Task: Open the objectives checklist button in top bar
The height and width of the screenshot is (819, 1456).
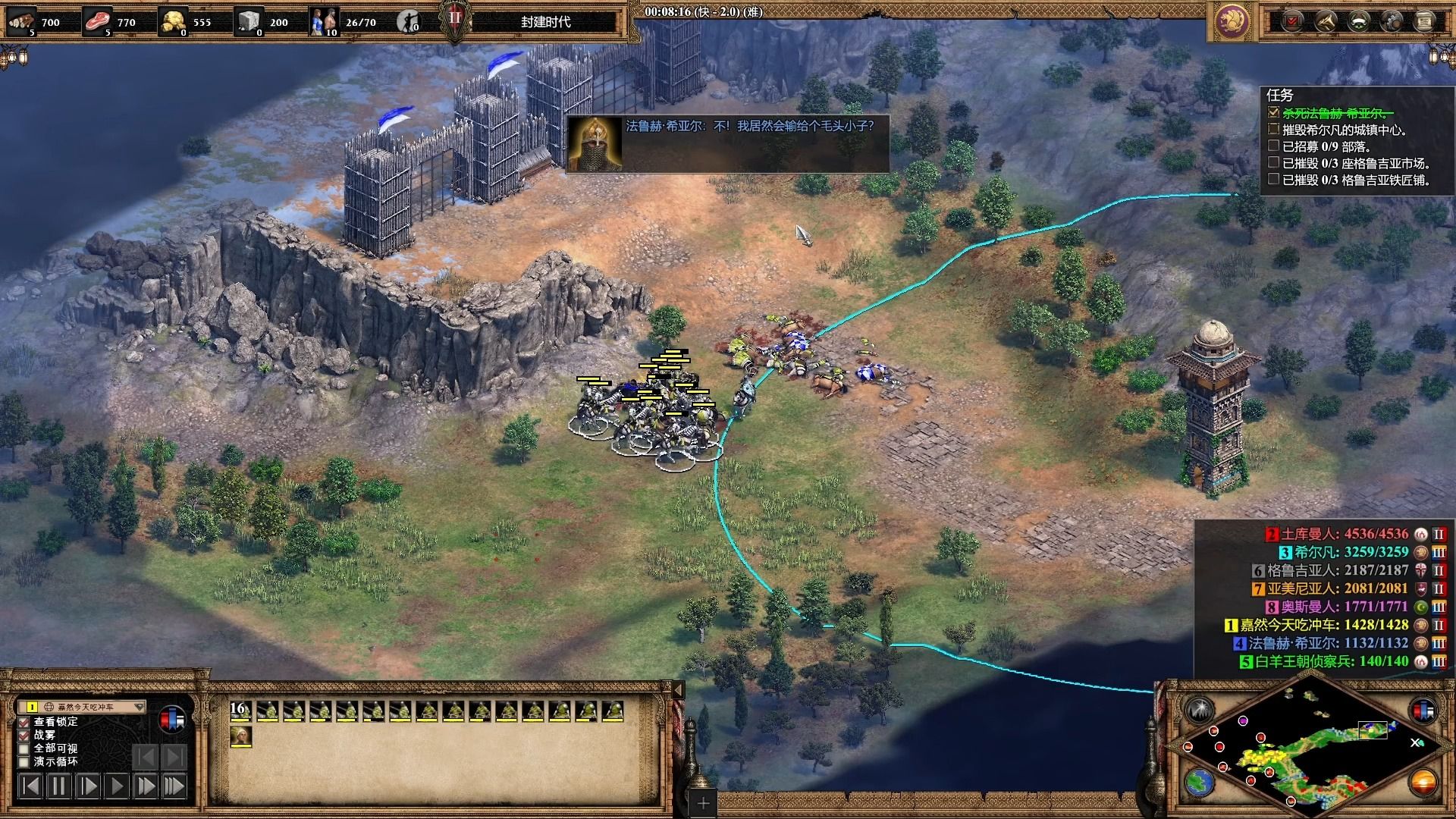Action: 1292,21
